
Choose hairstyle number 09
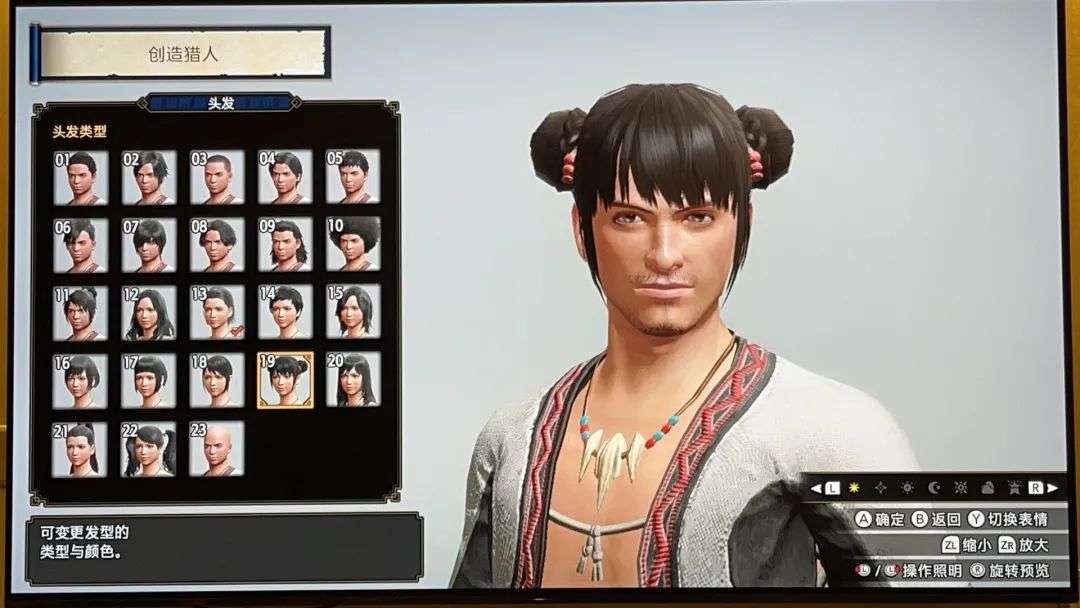pos(285,245)
